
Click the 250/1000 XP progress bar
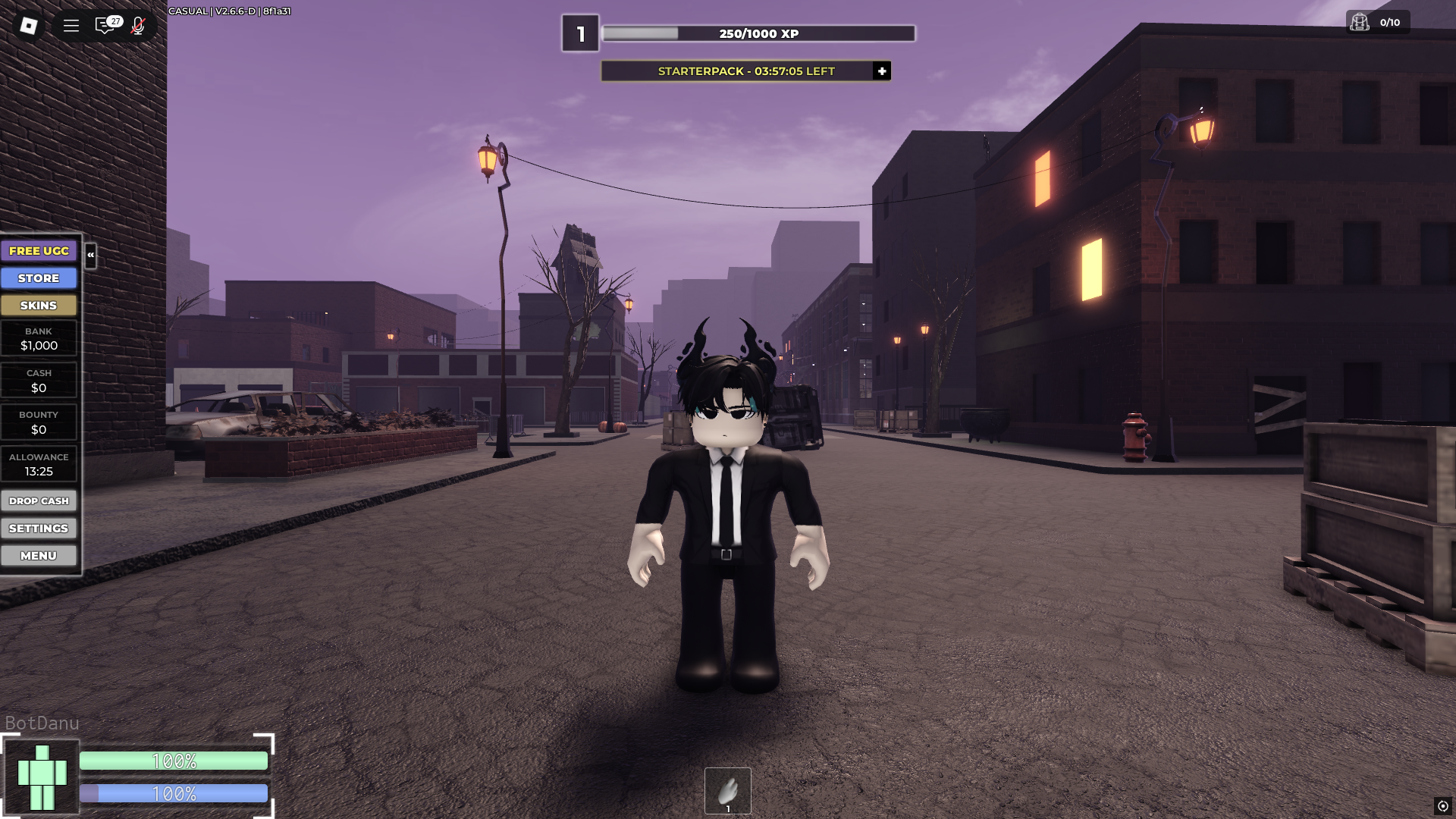(x=757, y=33)
